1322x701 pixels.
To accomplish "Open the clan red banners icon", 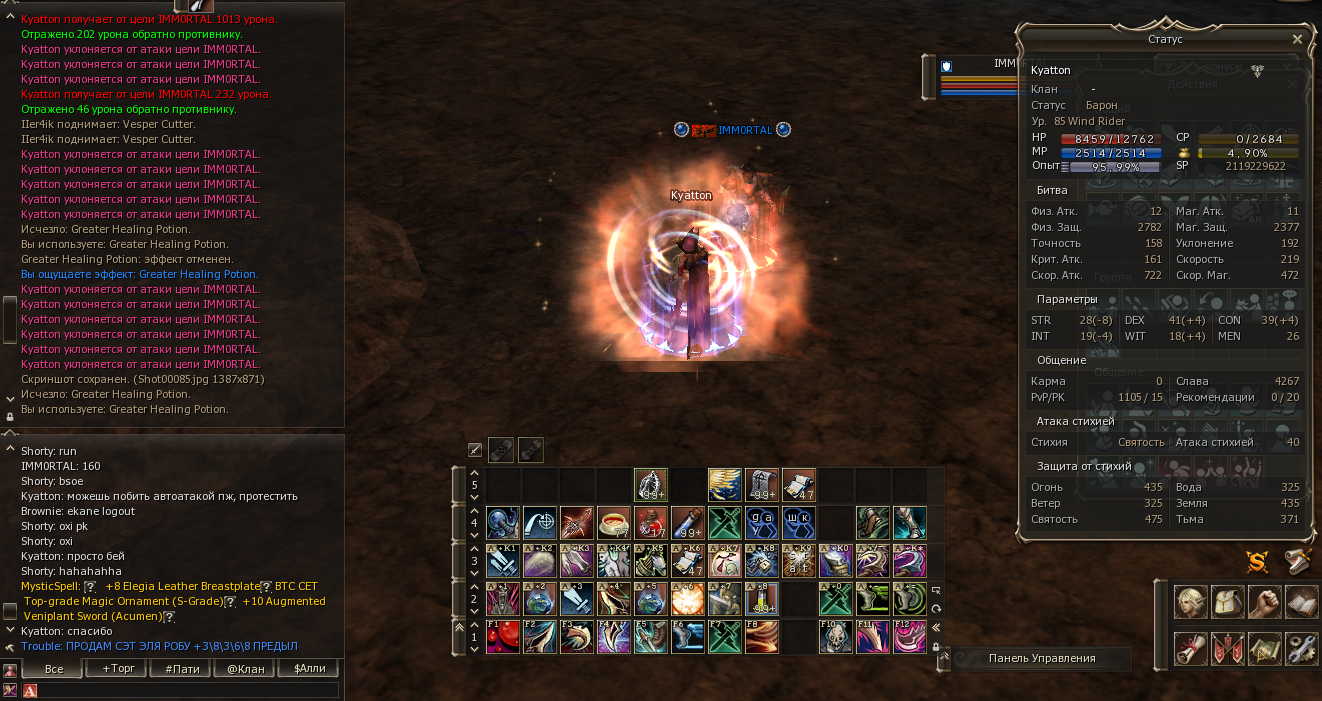I will [1227, 648].
